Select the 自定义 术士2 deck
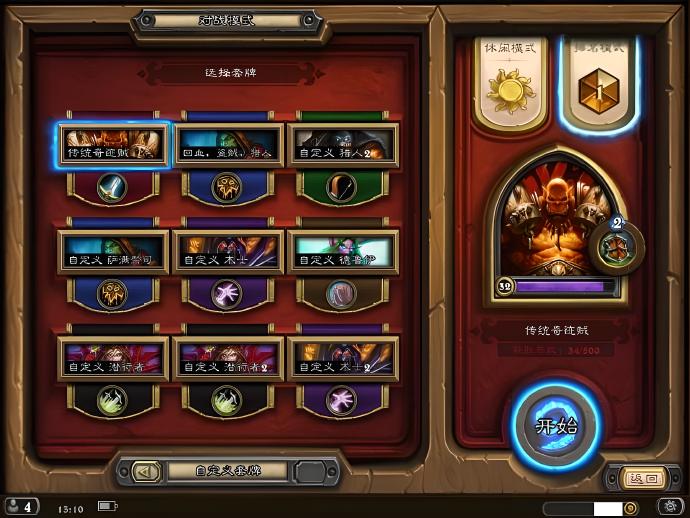690x518 pixels. pos(343,358)
